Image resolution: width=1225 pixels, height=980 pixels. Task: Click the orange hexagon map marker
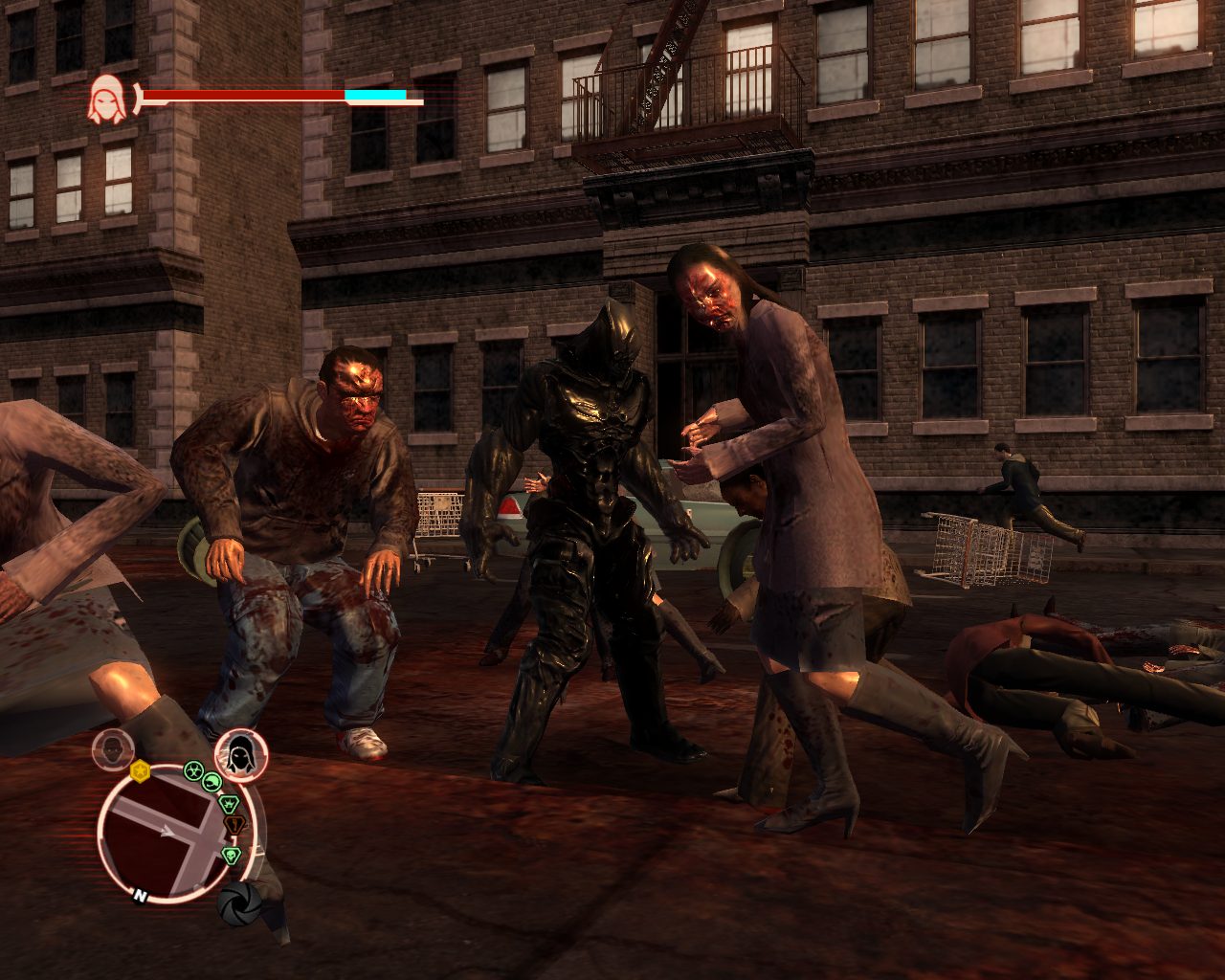234,824
